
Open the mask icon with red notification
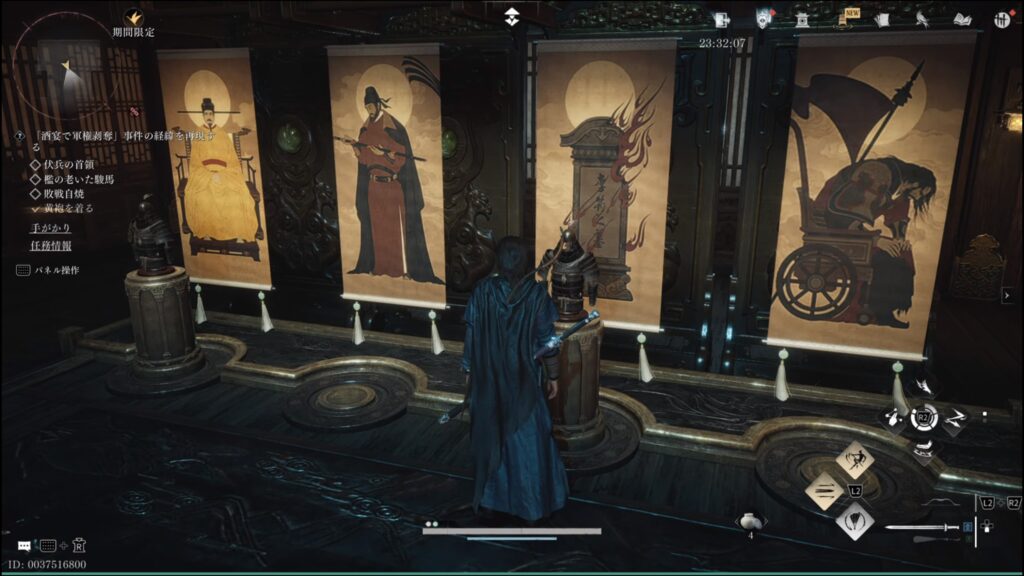763,19
